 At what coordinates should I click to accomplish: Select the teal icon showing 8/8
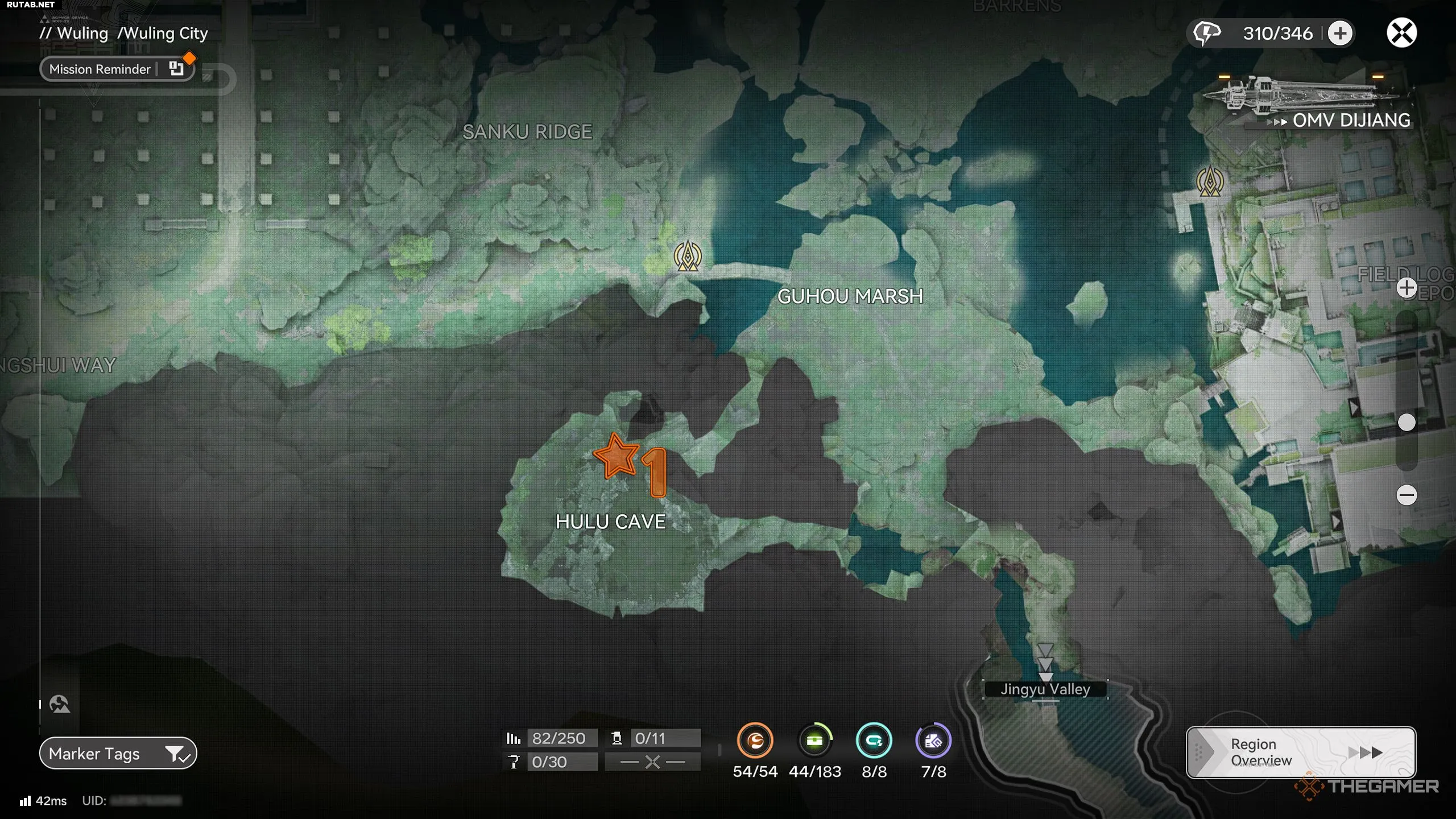pos(874,741)
